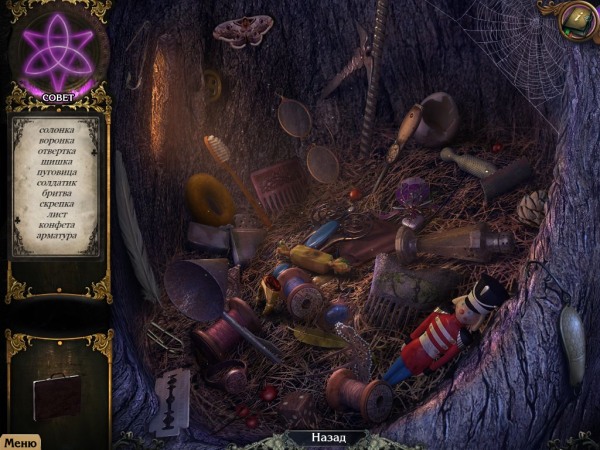The height and width of the screenshot is (450, 600).
Task: Open the journal book icon
Action: point(577,17)
